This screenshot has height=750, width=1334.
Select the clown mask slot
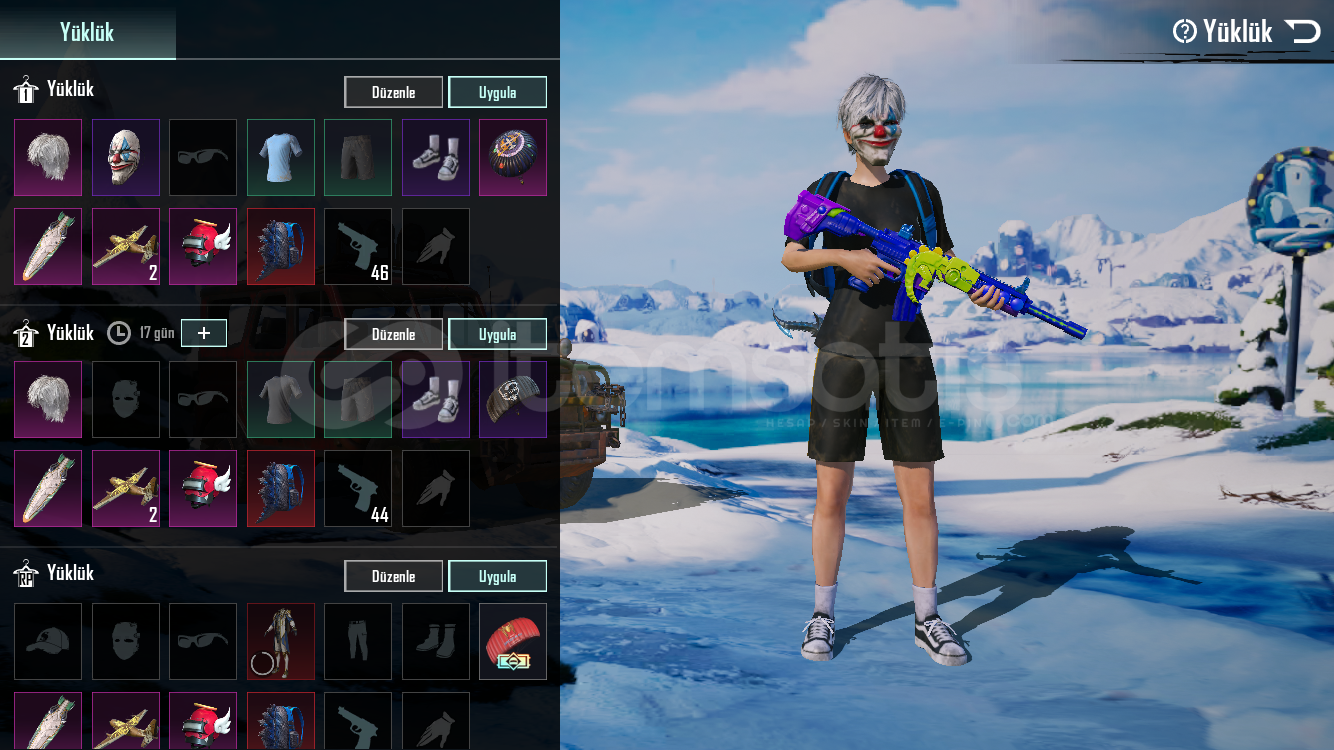pyautogui.click(x=126, y=158)
